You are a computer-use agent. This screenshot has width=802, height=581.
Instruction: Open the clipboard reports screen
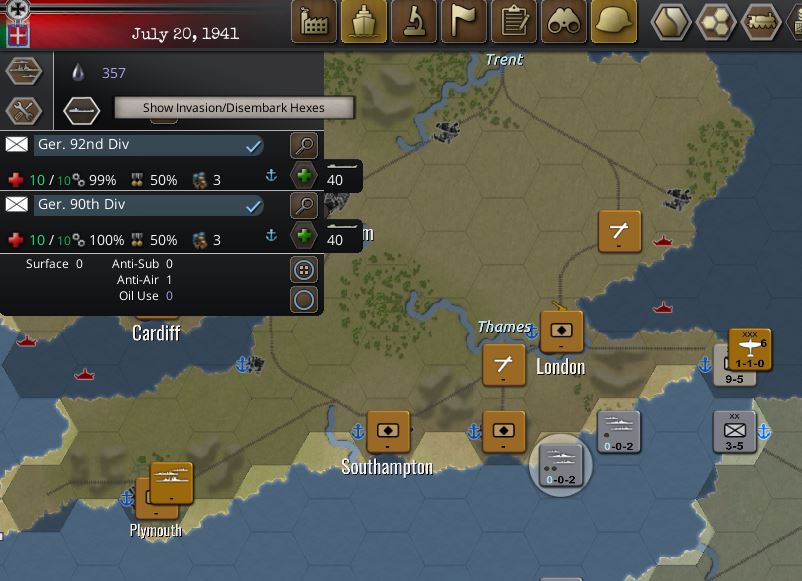coord(514,21)
